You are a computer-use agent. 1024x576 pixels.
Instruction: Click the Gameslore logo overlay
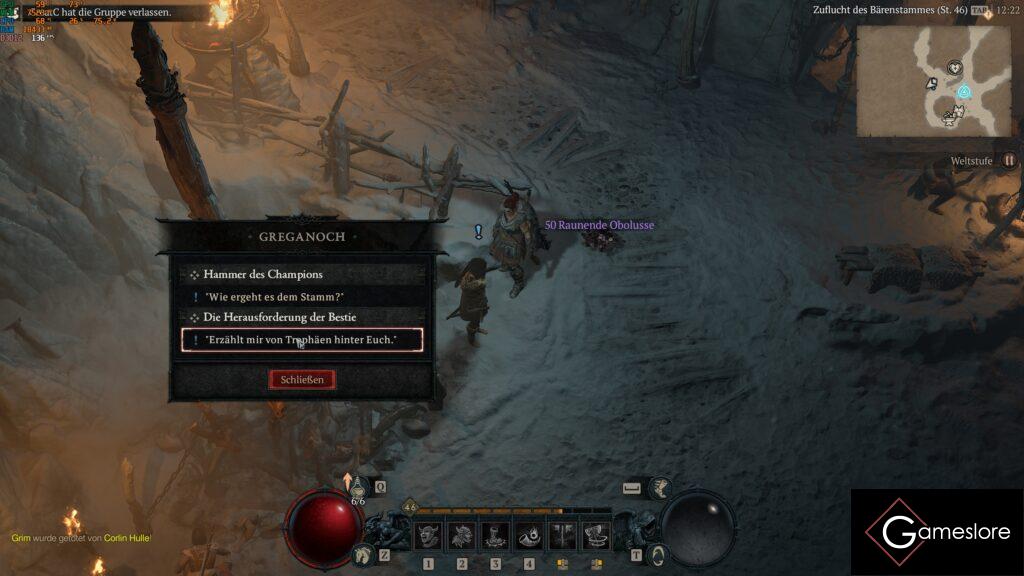[937, 532]
